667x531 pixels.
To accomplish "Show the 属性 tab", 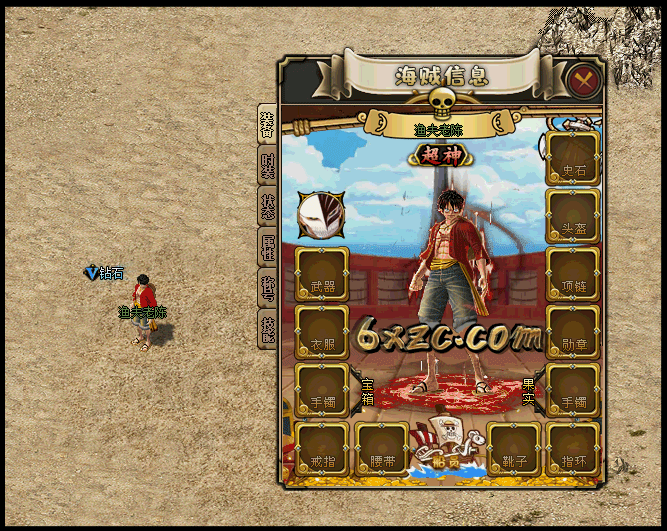I will (267, 246).
